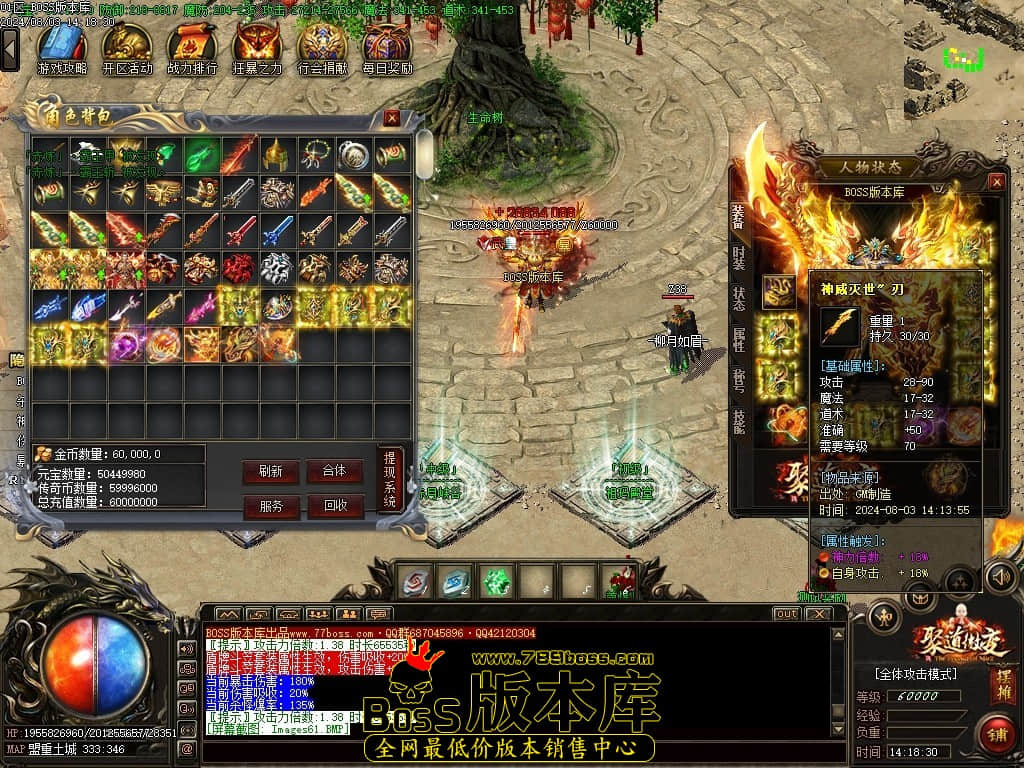
Task: Close the 人物状态 character status panel
Action: [x=996, y=182]
